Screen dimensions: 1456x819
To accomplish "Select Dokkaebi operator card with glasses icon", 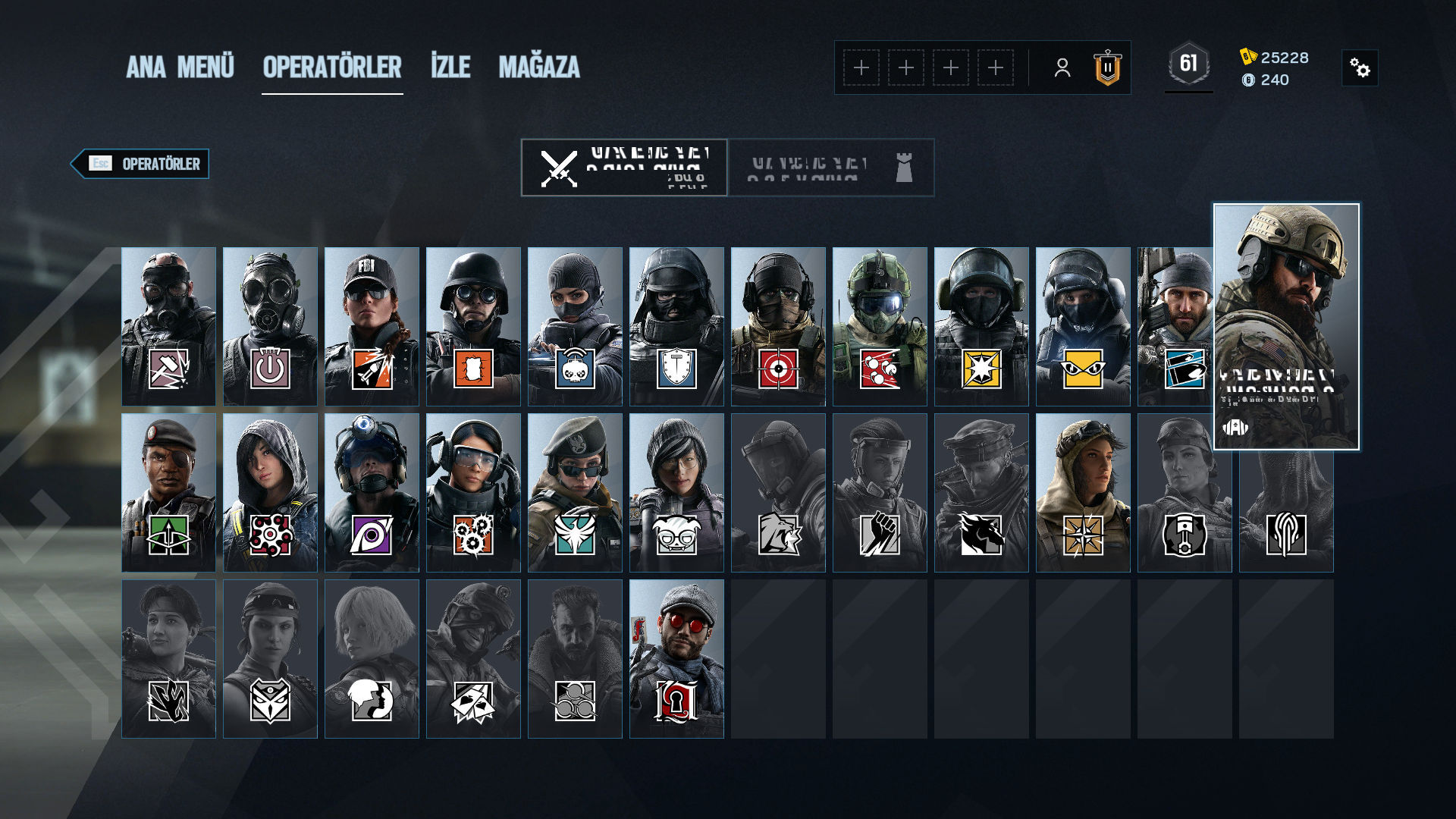I will pos(676,492).
